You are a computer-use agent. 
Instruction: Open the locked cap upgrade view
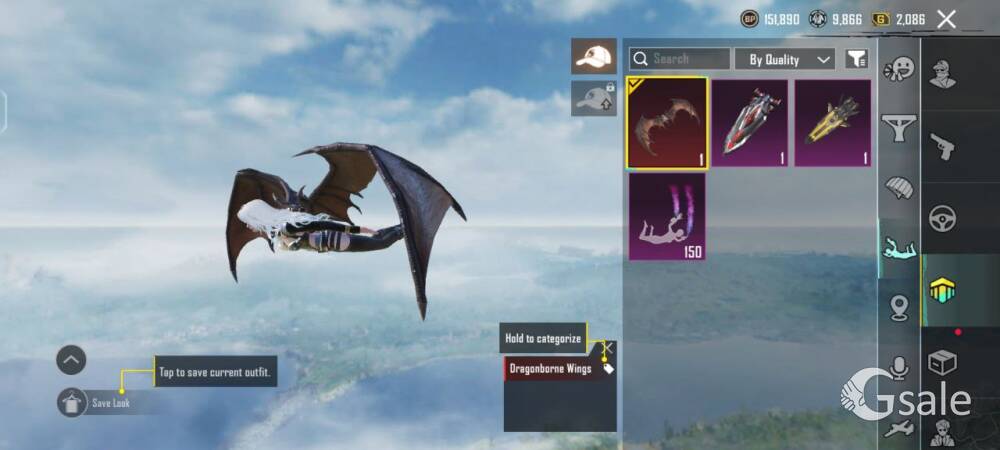coord(594,98)
